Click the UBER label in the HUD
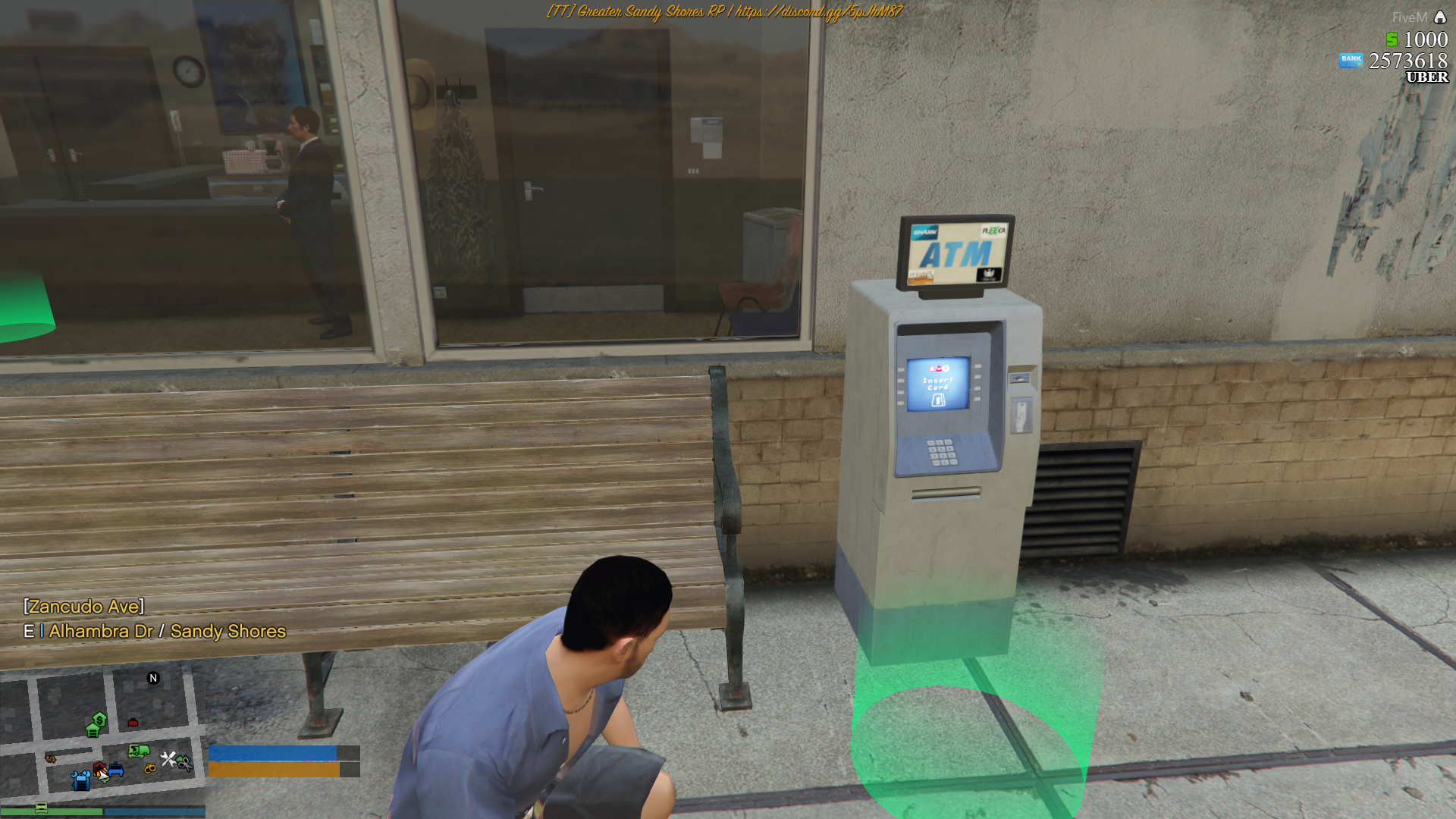 [x=1426, y=77]
